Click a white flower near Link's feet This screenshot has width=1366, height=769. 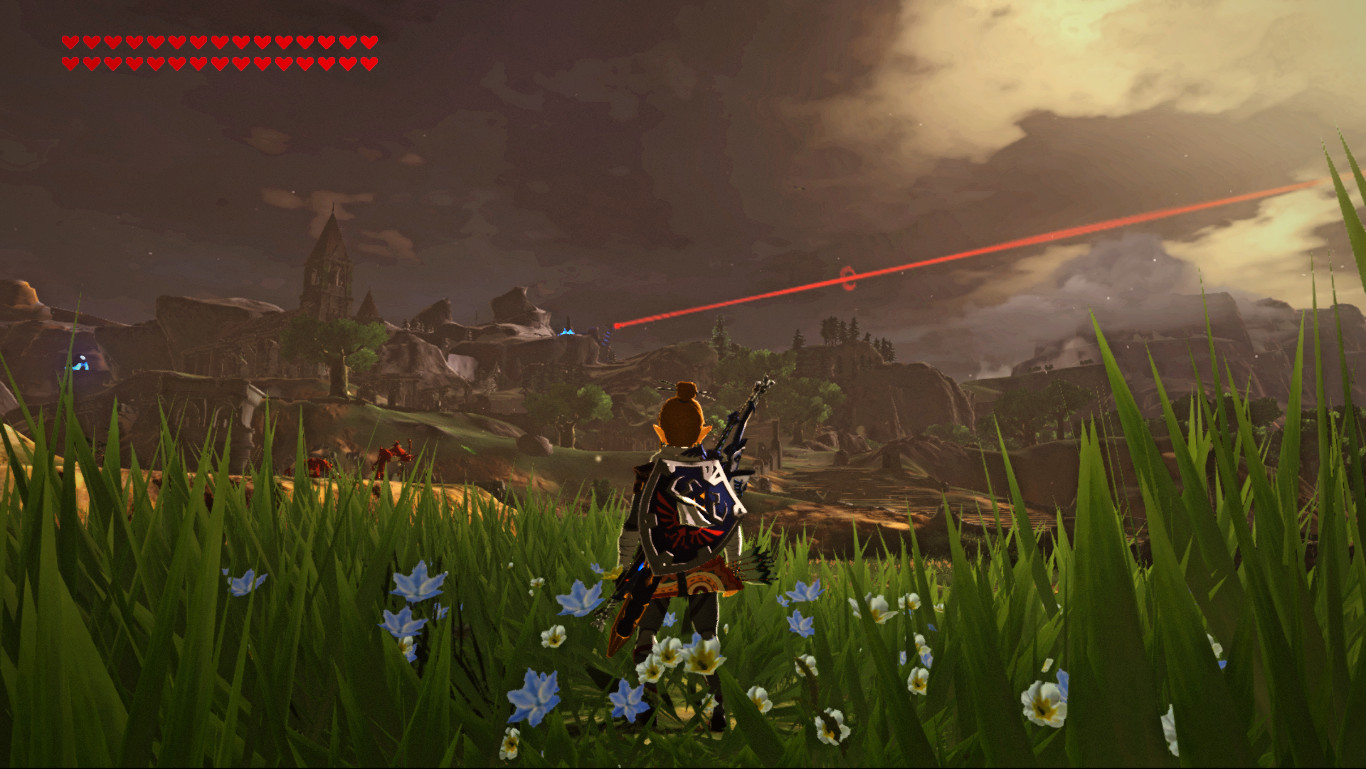pos(700,660)
